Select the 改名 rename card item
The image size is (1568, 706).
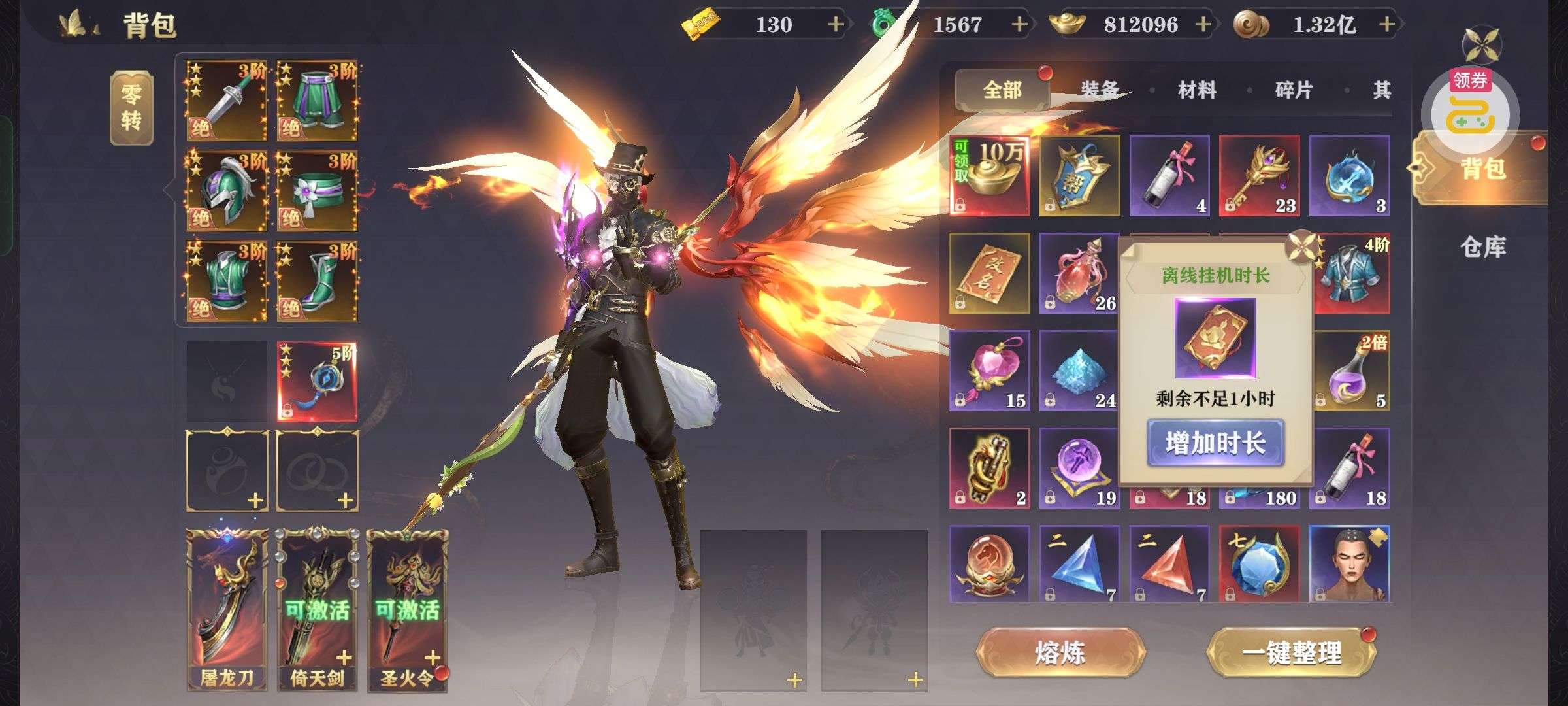pyautogui.click(x=989, y=273)
